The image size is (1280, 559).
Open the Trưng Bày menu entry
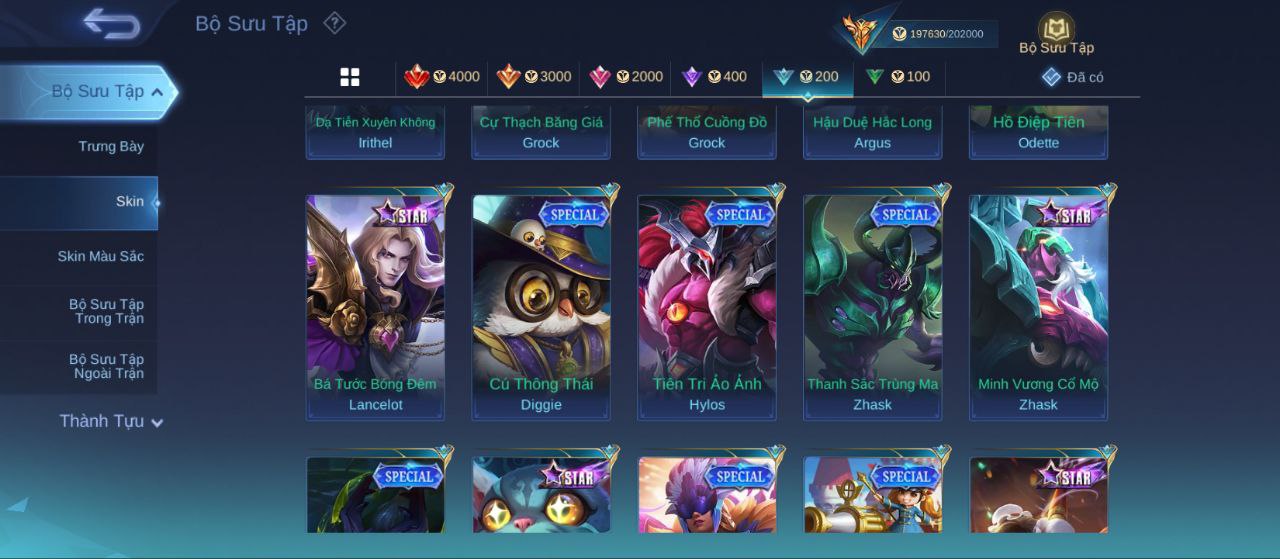pyautogui.click(x=111, y=147)
